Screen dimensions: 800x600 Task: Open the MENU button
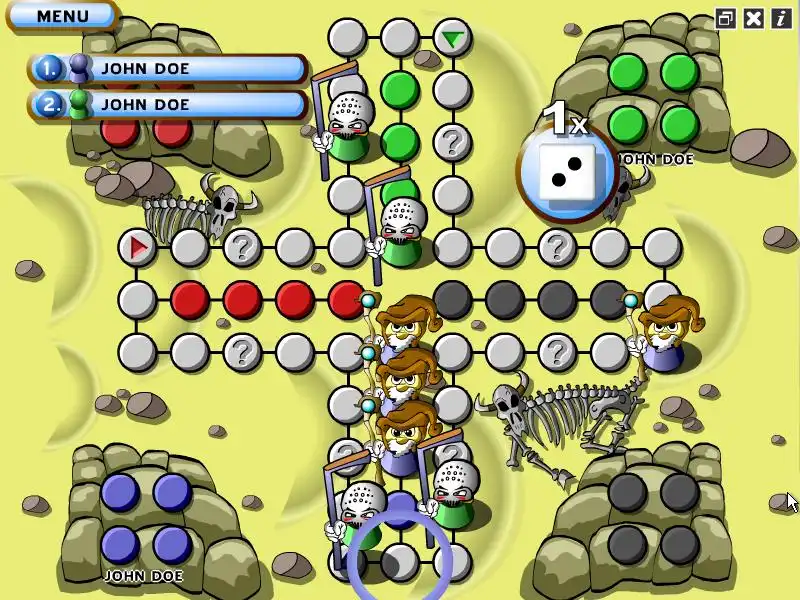(x=62, y=16)
